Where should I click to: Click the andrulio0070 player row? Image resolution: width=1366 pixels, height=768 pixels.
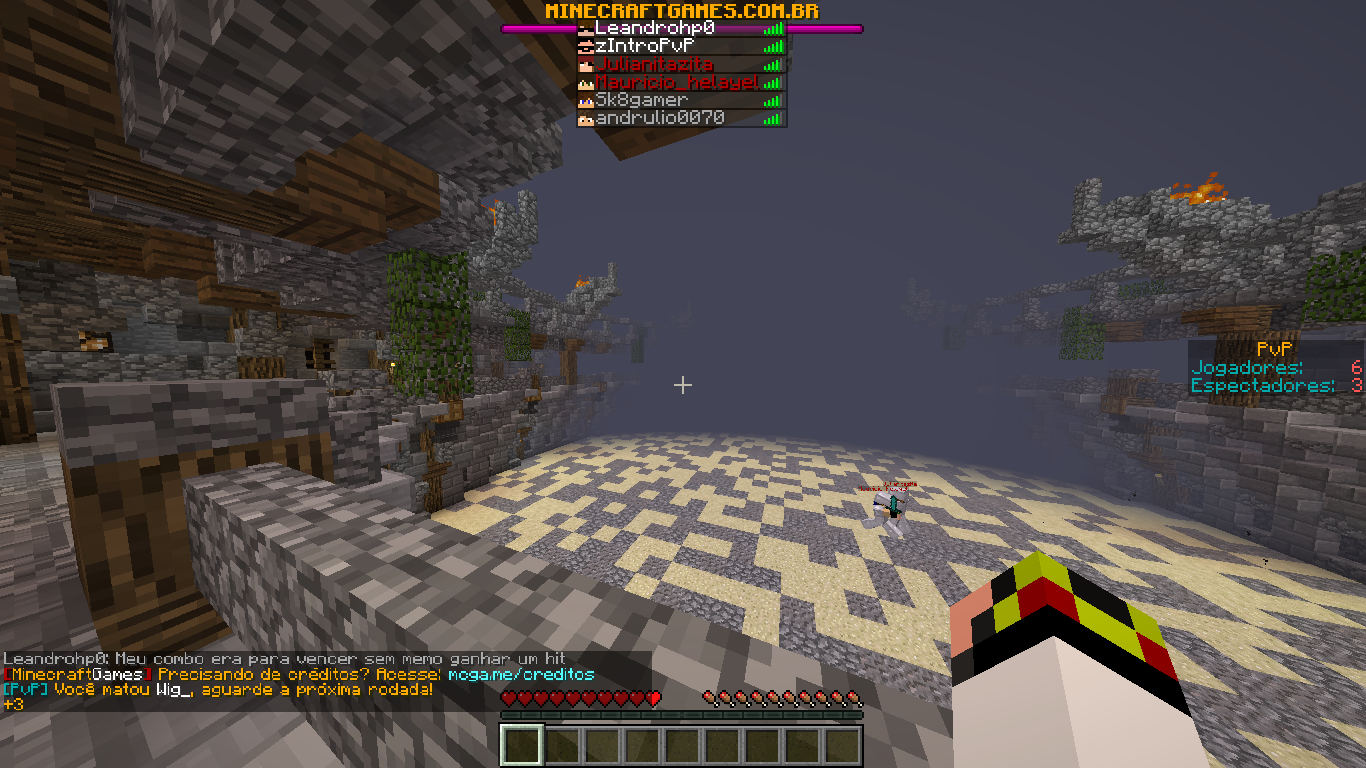681,118
